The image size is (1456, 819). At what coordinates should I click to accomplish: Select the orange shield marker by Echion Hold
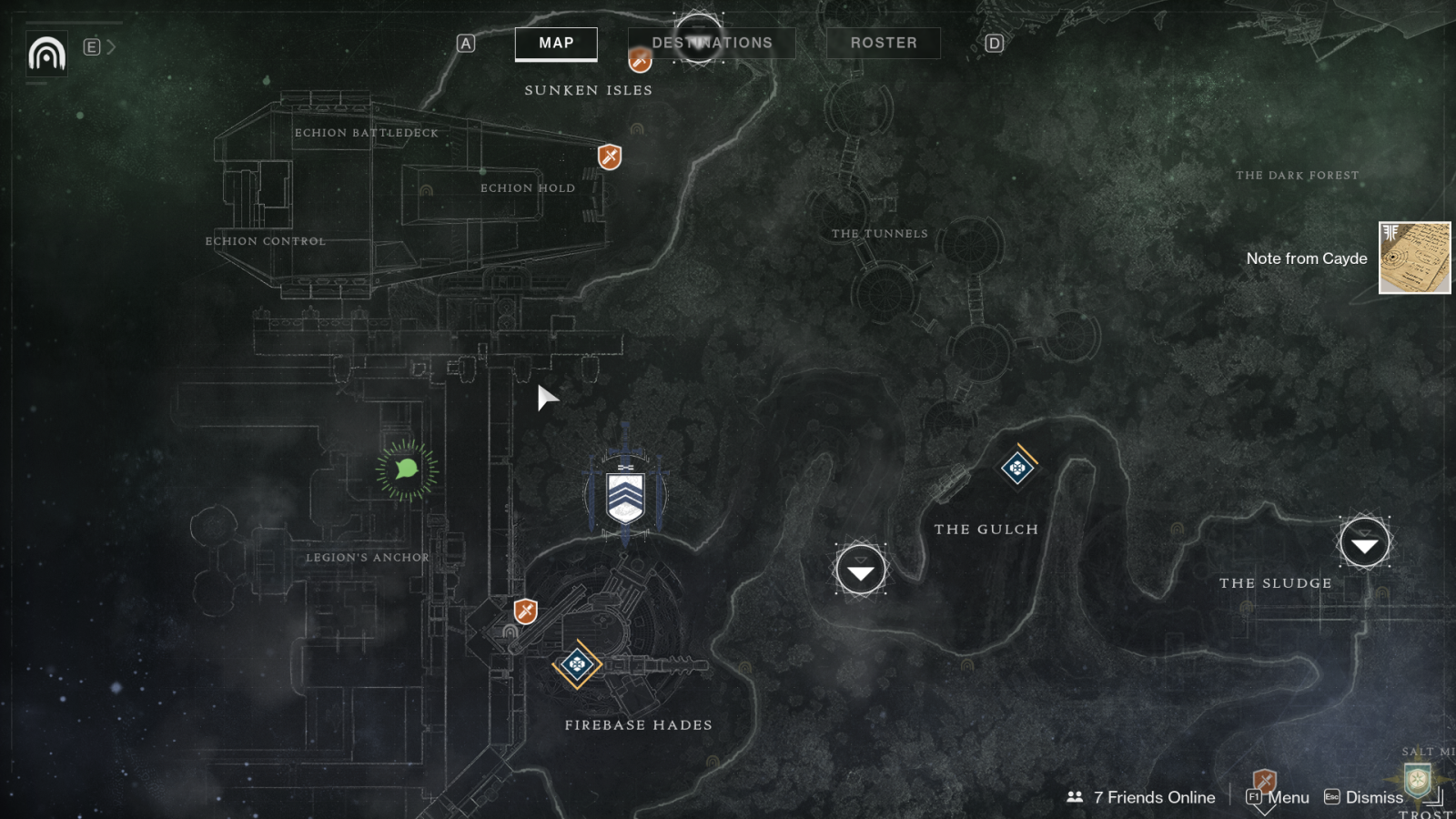610,157
